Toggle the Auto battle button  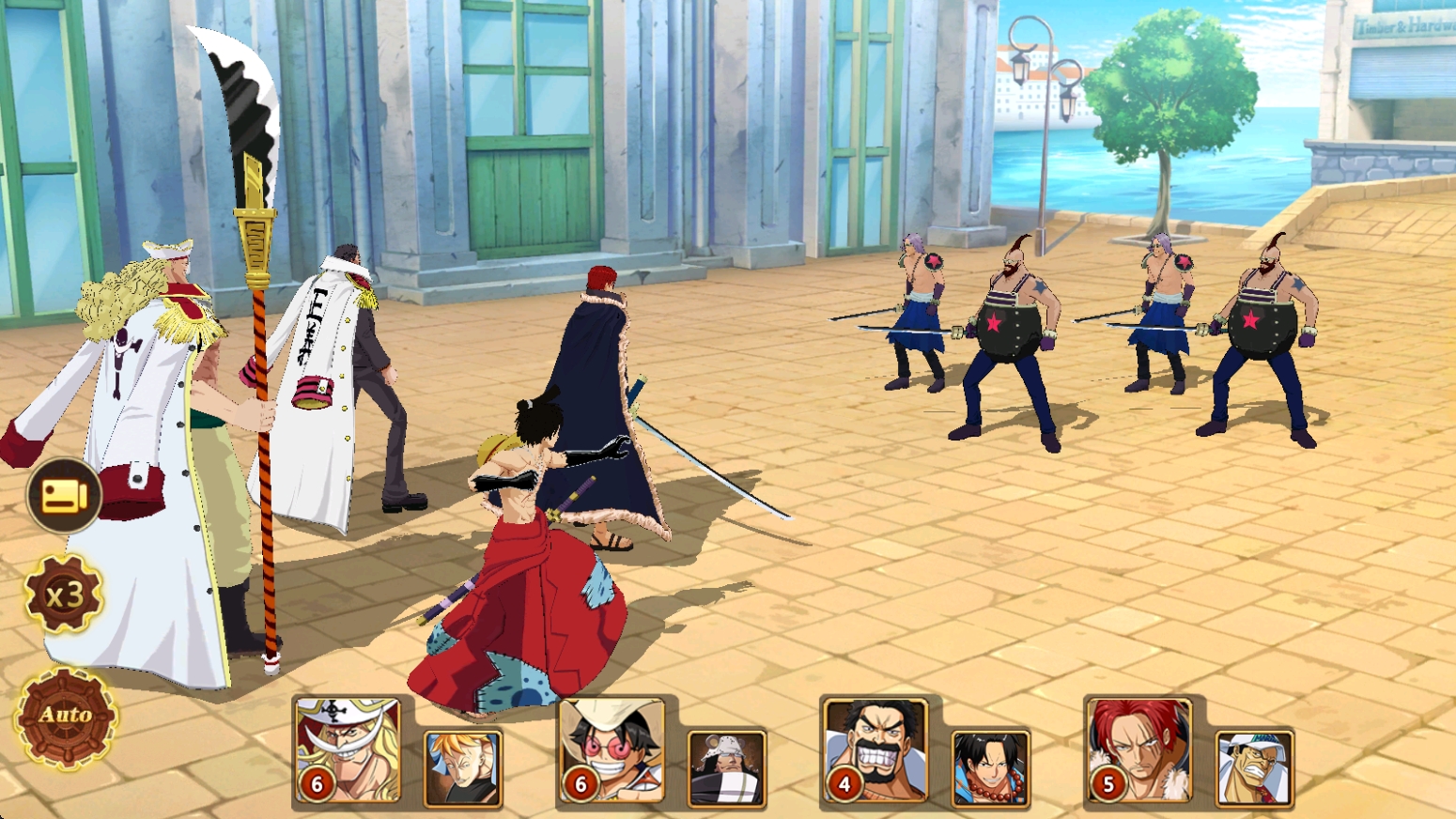coord(66,718)
